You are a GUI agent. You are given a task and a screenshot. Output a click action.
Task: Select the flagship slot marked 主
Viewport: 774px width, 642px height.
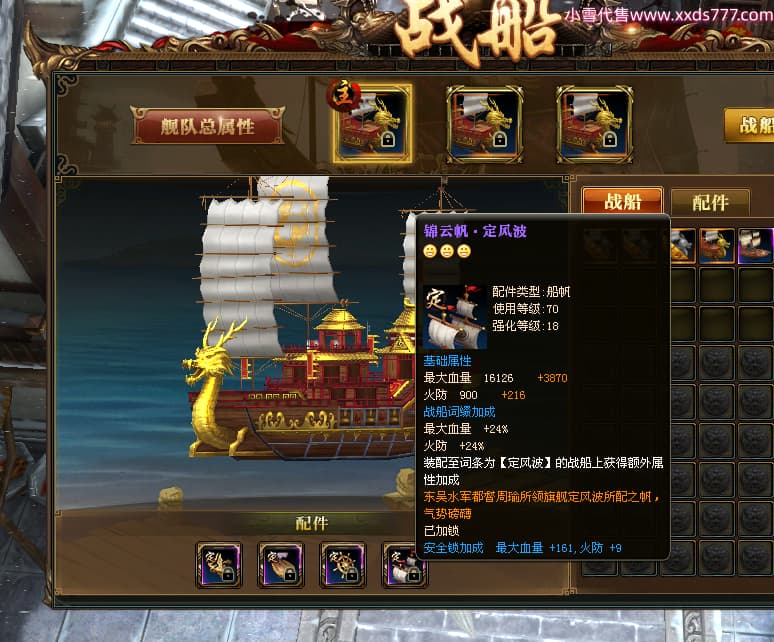coord(371,124)
